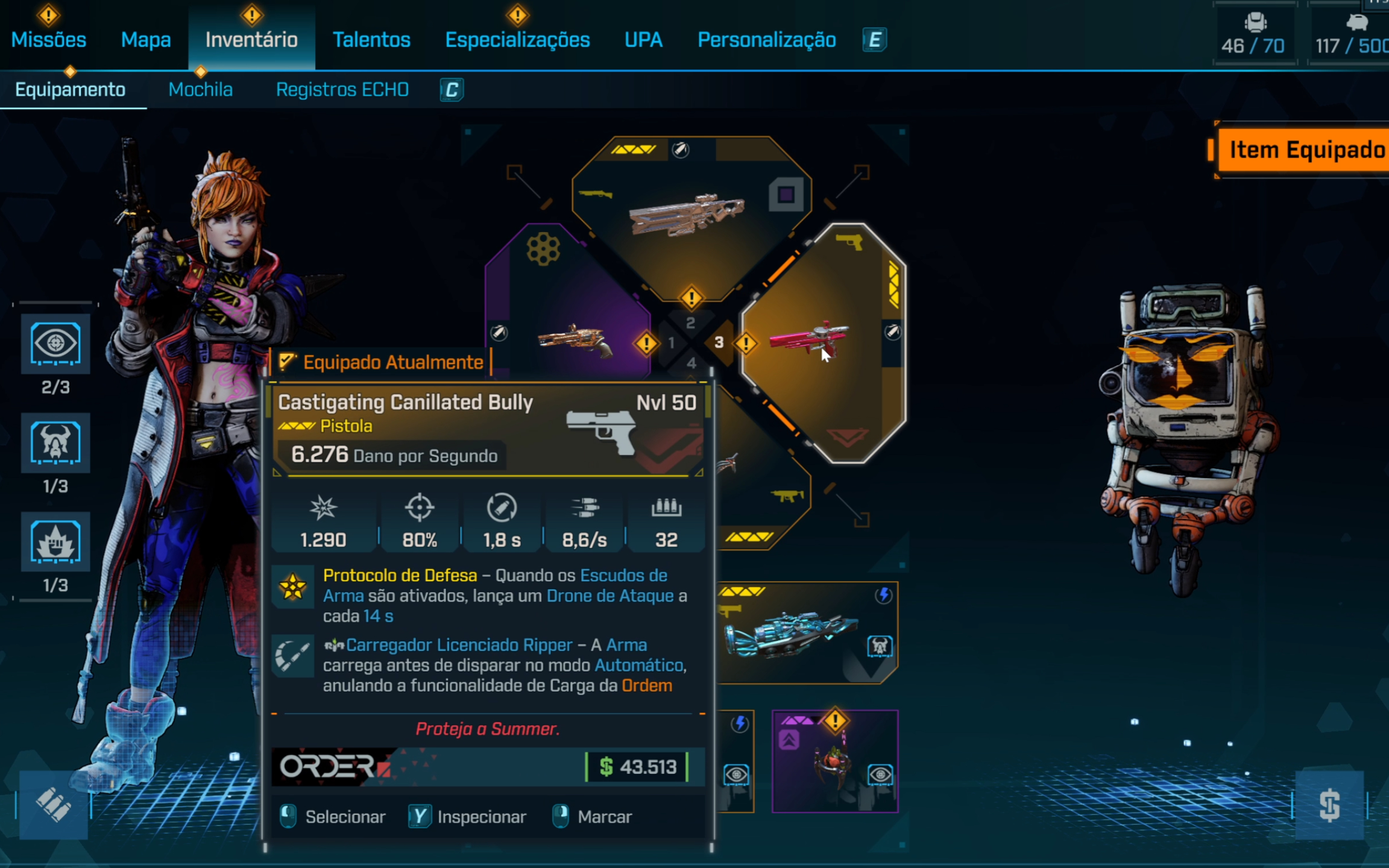Open the flaming fist skill slot

point(55,542)
